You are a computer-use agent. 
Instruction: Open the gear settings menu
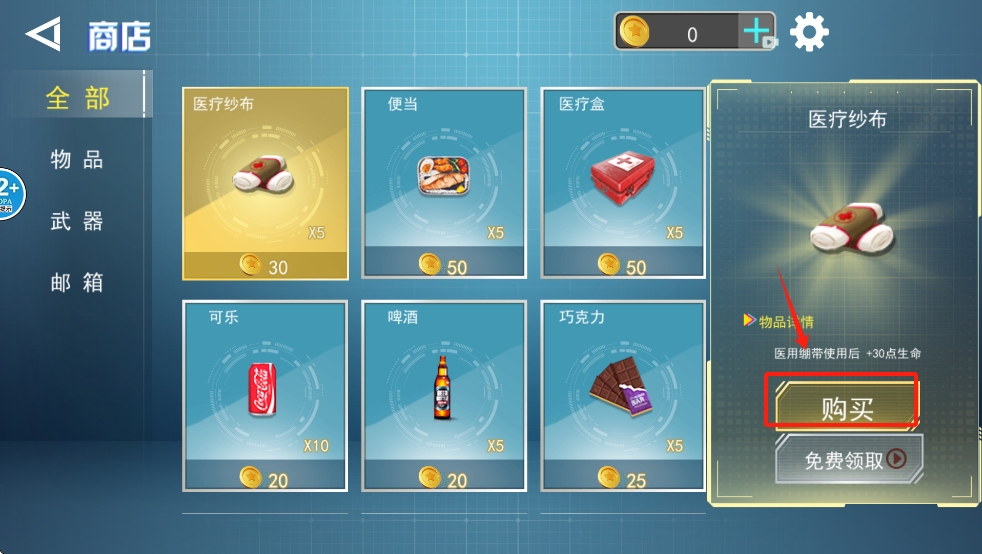click(x=809, y=33)
